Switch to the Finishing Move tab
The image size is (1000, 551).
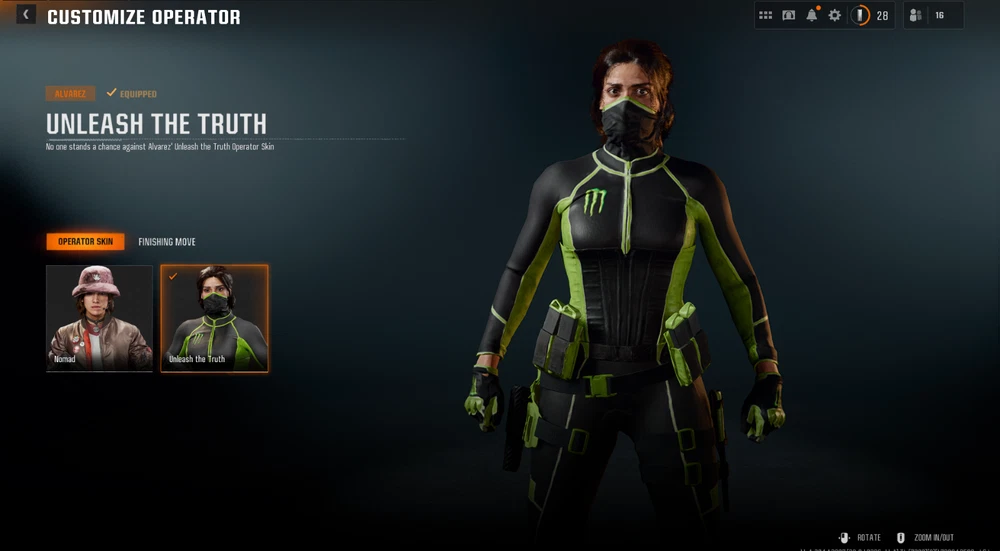tap(167, 242)
